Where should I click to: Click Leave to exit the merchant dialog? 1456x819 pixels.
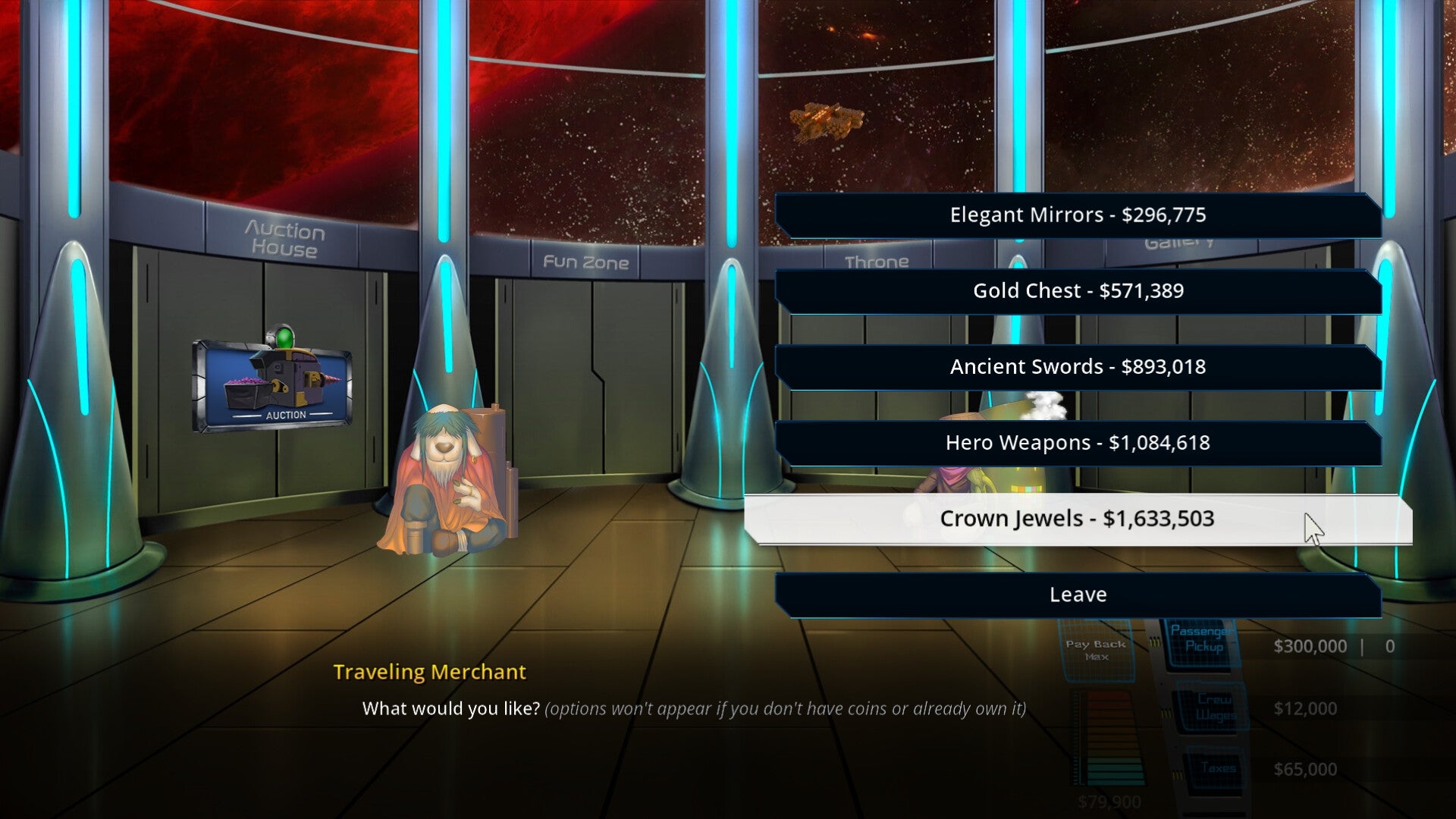(x=1077, y=595)
